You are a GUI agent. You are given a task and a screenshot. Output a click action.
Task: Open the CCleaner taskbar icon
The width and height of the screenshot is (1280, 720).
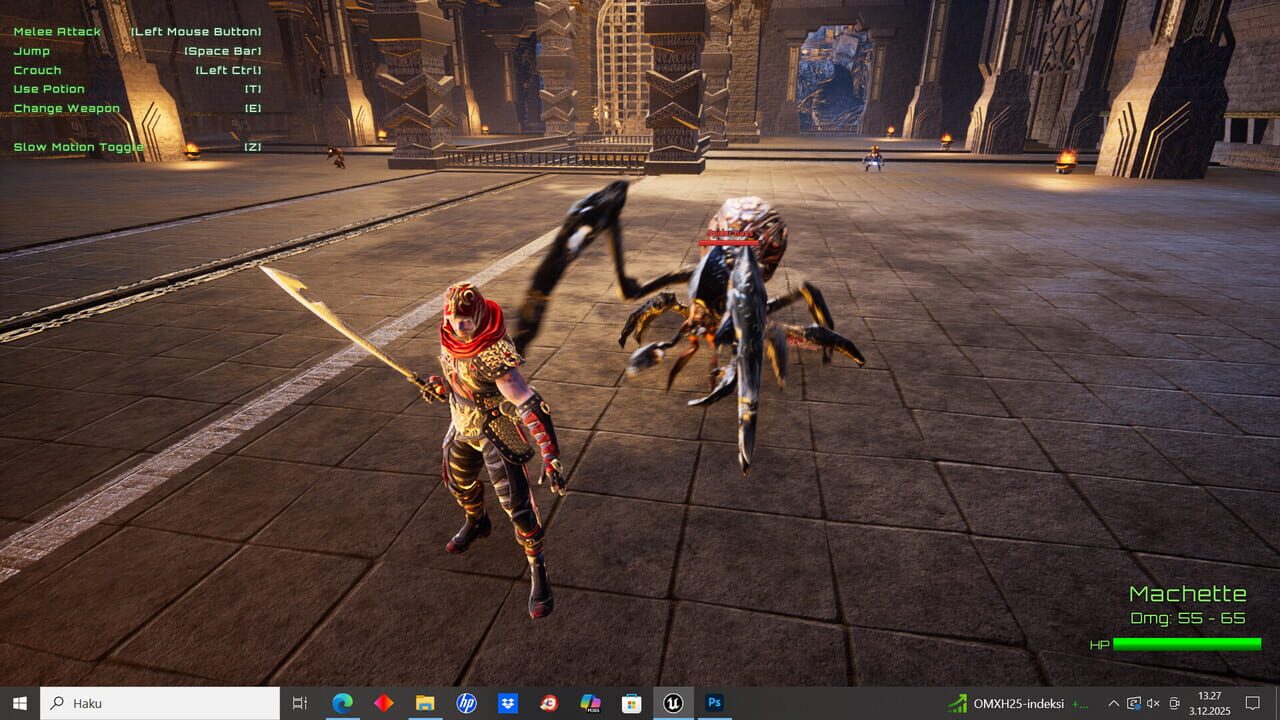[x=549, y=703]
